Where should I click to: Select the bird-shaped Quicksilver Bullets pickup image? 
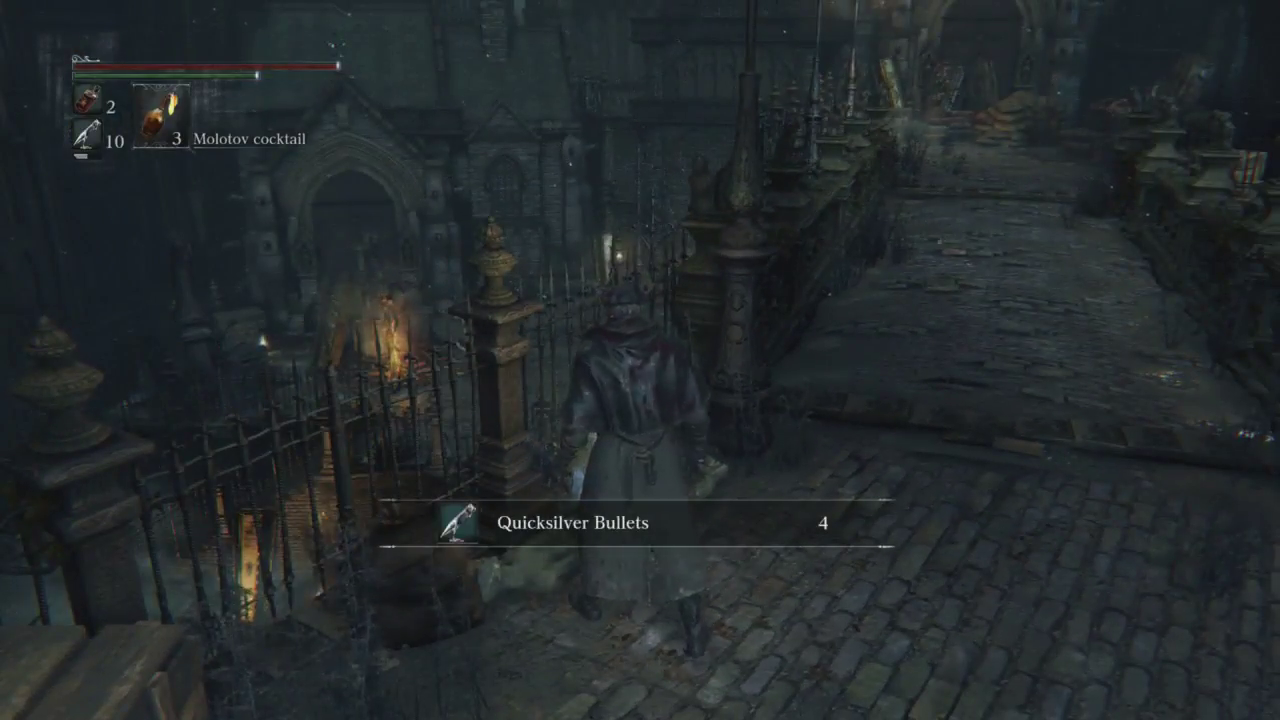(456, 521)
